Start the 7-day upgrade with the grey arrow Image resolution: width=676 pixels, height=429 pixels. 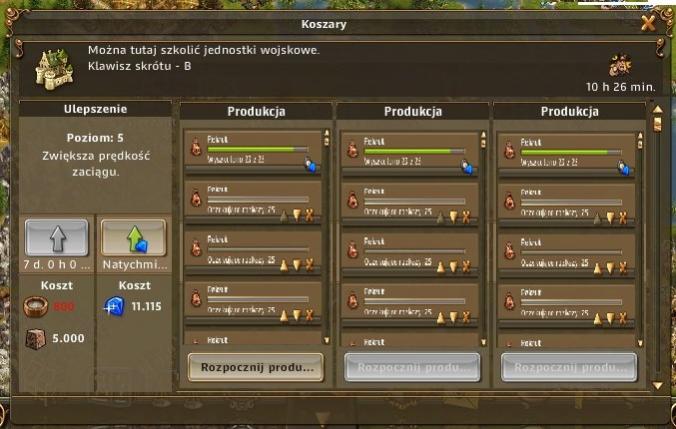pyautogui.click(x=57, y=238)
